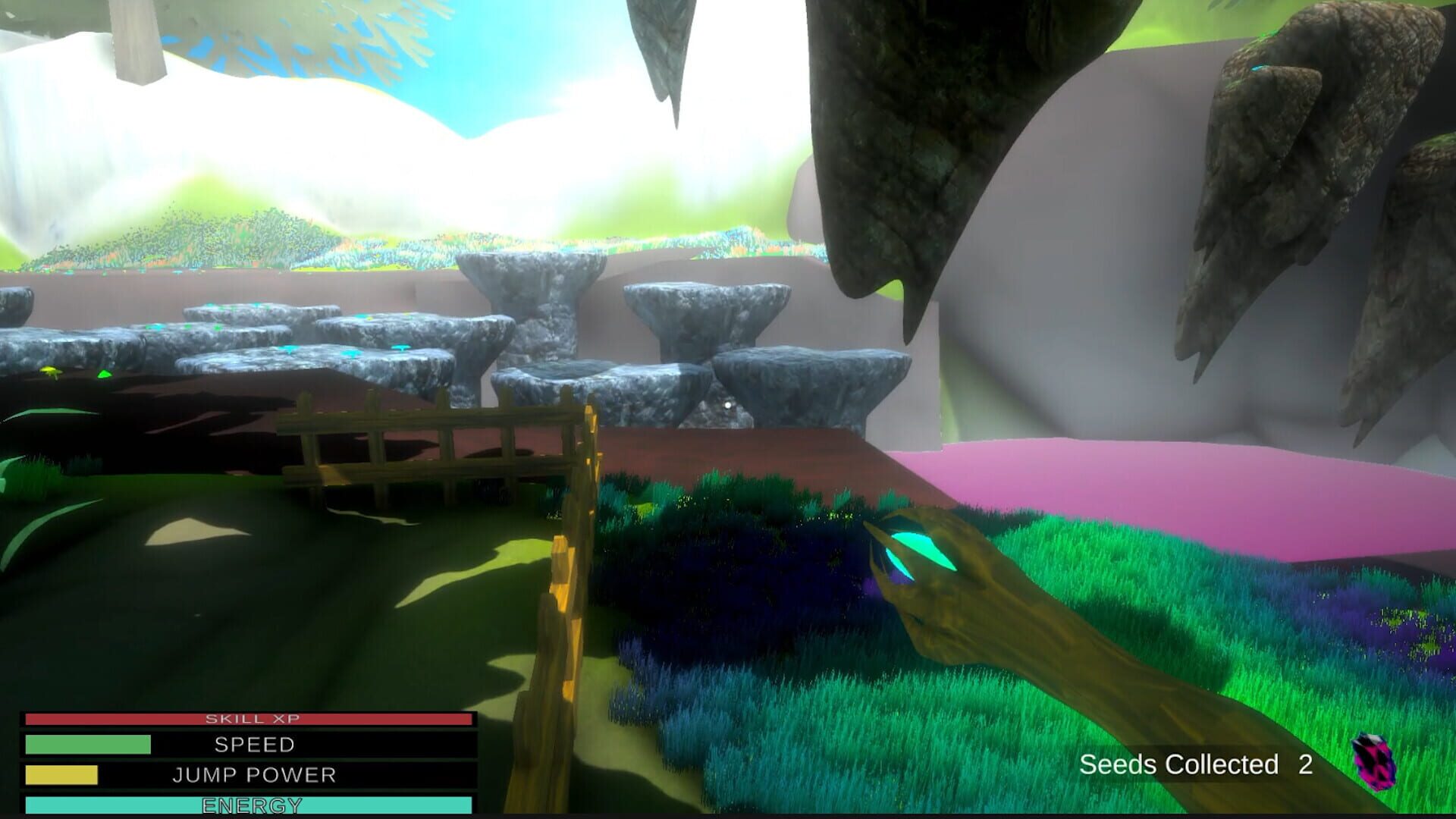This screenshot has width=1456, height=819.
Task: Click the JUMP POWER yellow stat bar
Action: [61, 775]
